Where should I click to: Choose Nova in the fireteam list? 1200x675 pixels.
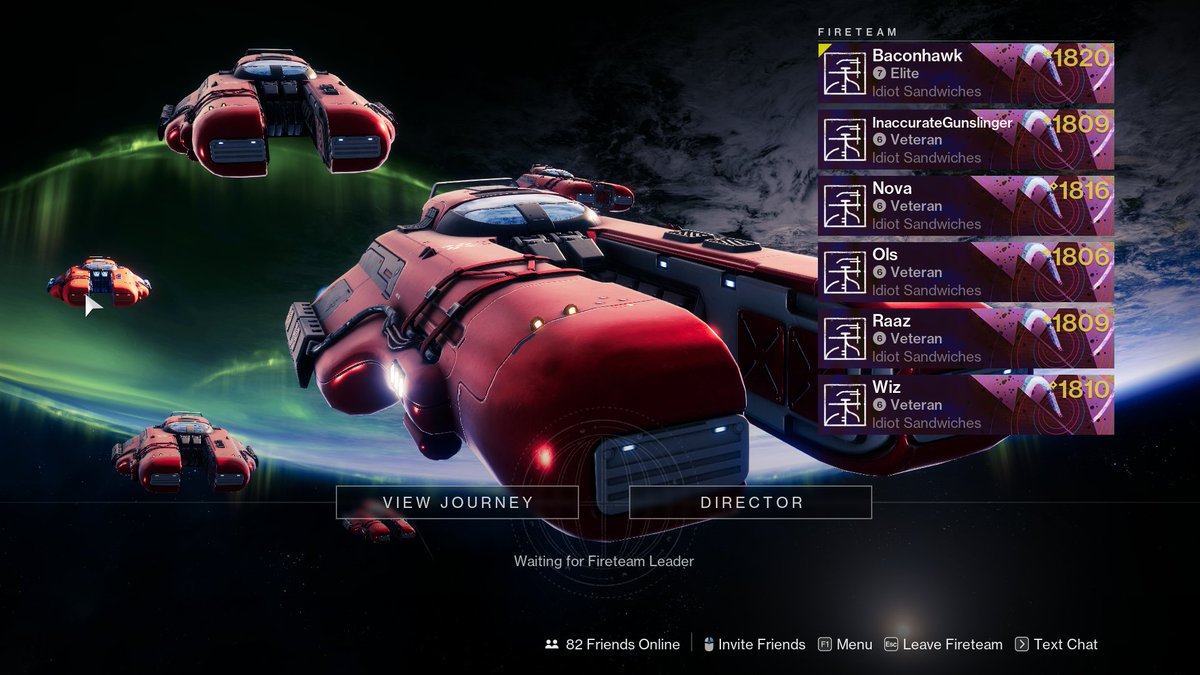[965, 206]
